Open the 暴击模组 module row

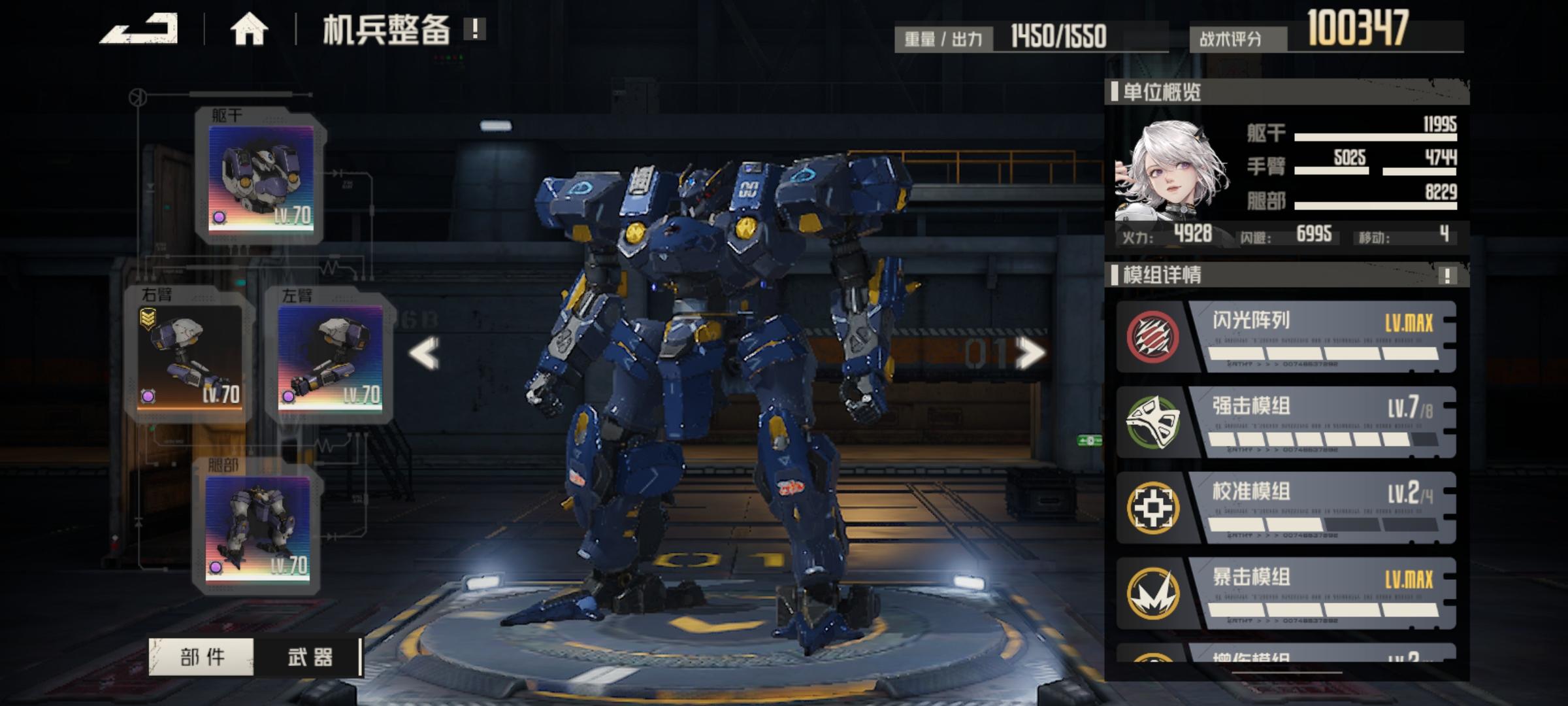tap(1286, 594)
